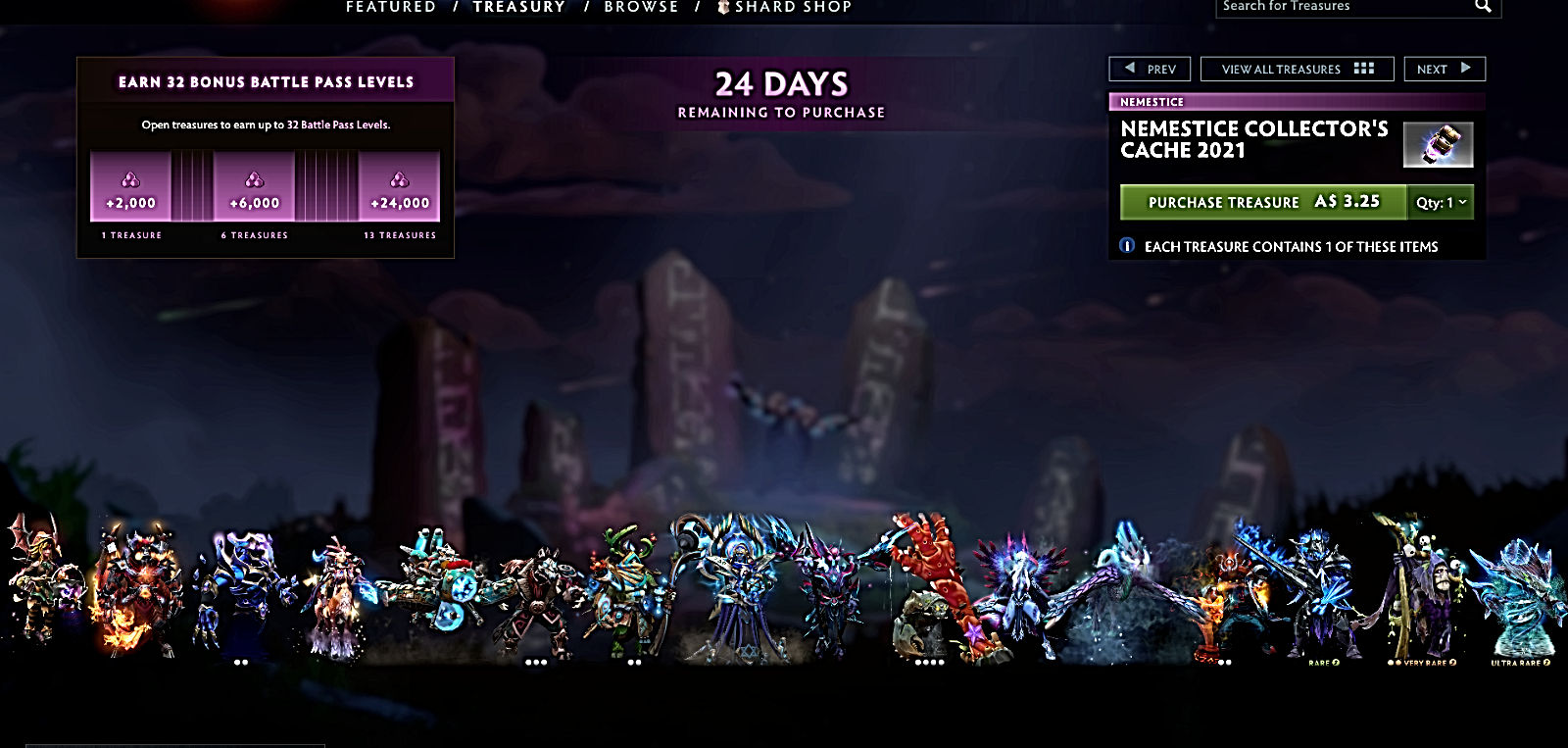Select the +2,000 one-treasure reward tile
Image resolution: width=1568 pixels, height=748 pixels.
[130, 186]
